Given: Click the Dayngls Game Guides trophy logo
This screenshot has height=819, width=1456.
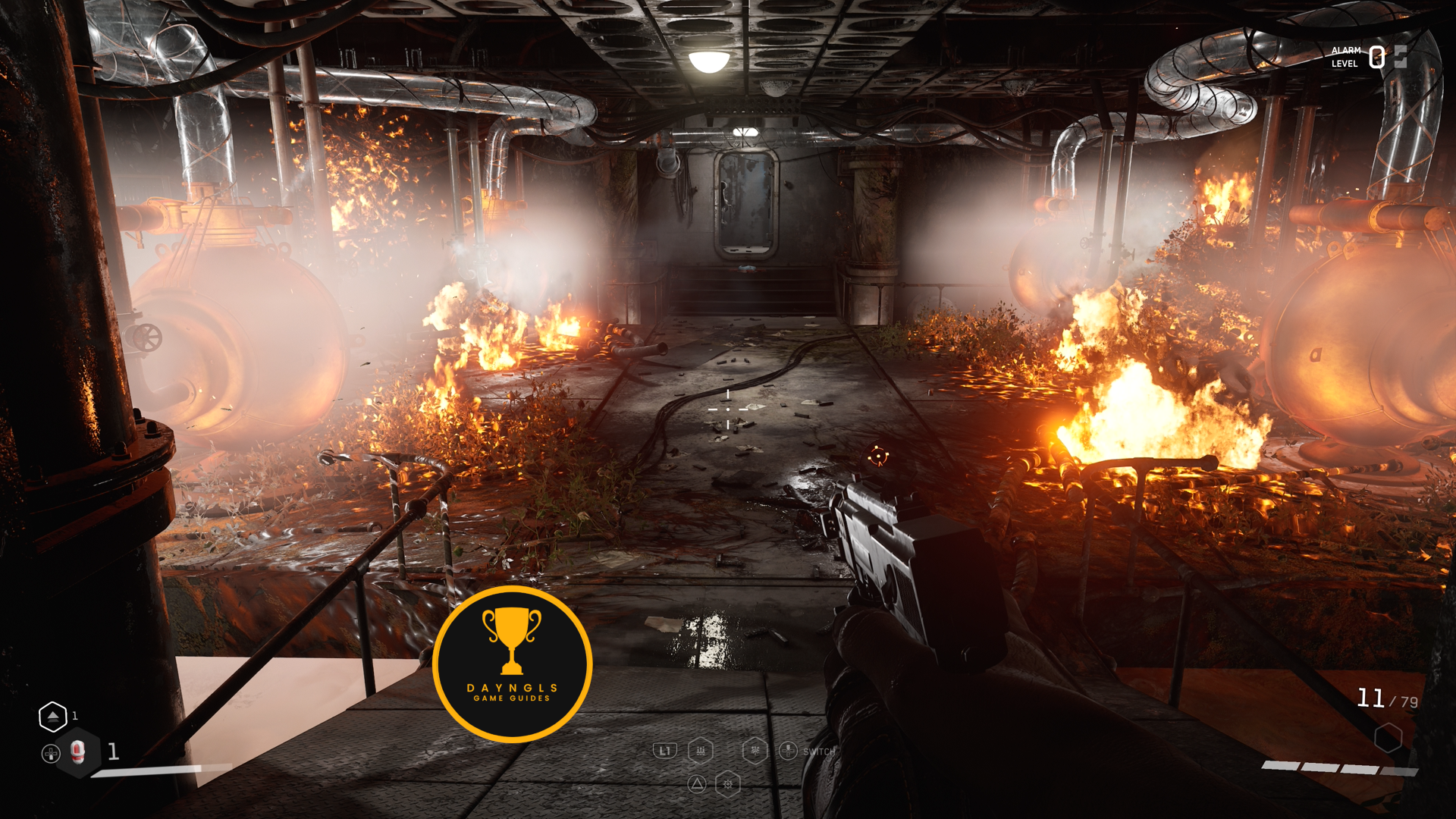Looking at the screenshot, I should [512, 664].
